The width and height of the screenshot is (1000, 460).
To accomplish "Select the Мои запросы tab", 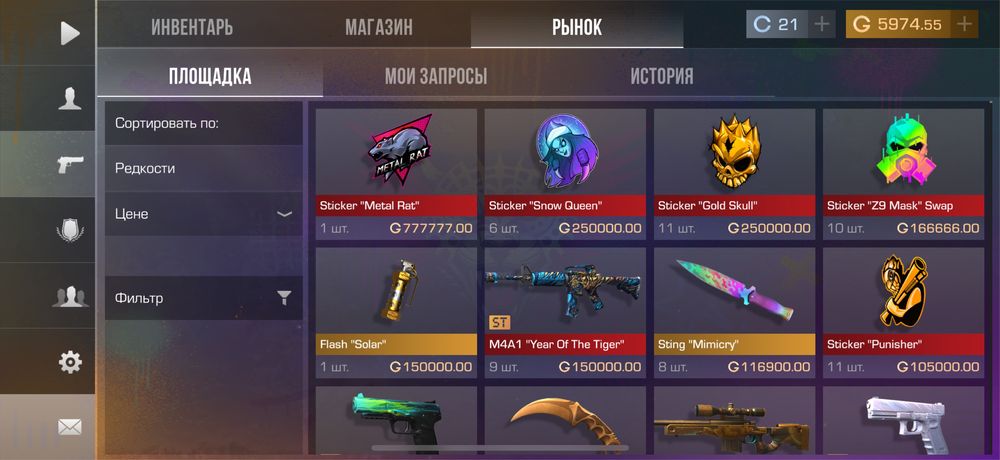I will tap(436, 76).
